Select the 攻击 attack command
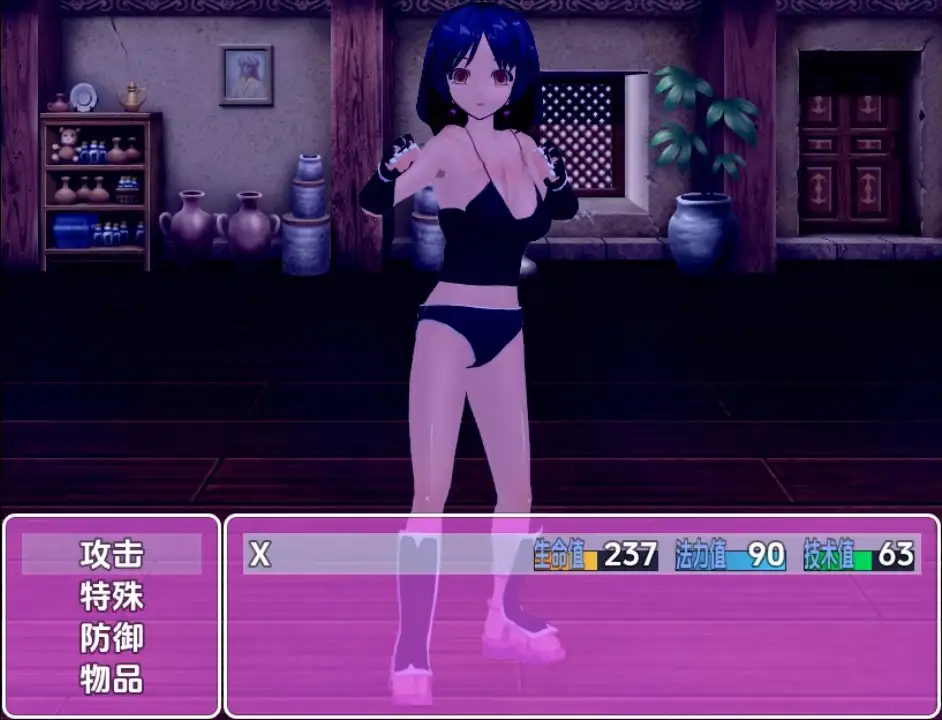Viewport: 942px width, 720px height. 112,554
